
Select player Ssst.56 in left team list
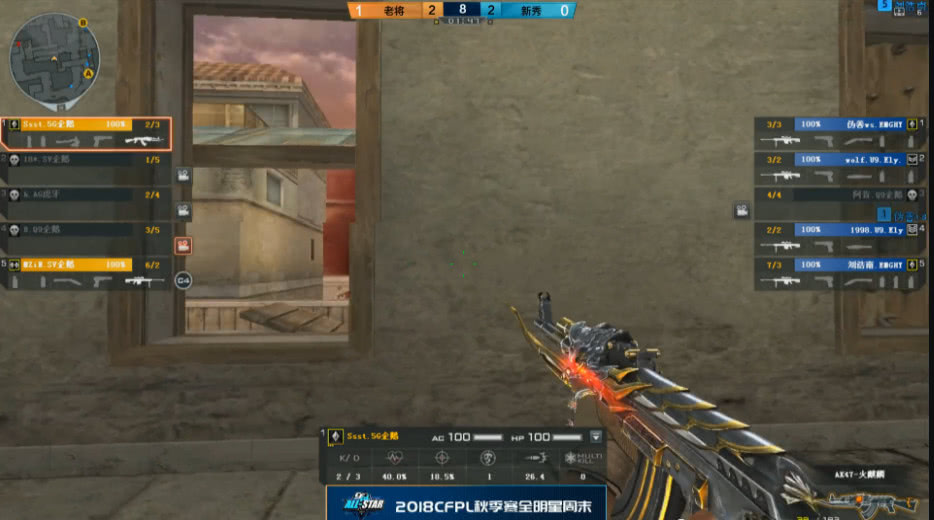[86, 132]
